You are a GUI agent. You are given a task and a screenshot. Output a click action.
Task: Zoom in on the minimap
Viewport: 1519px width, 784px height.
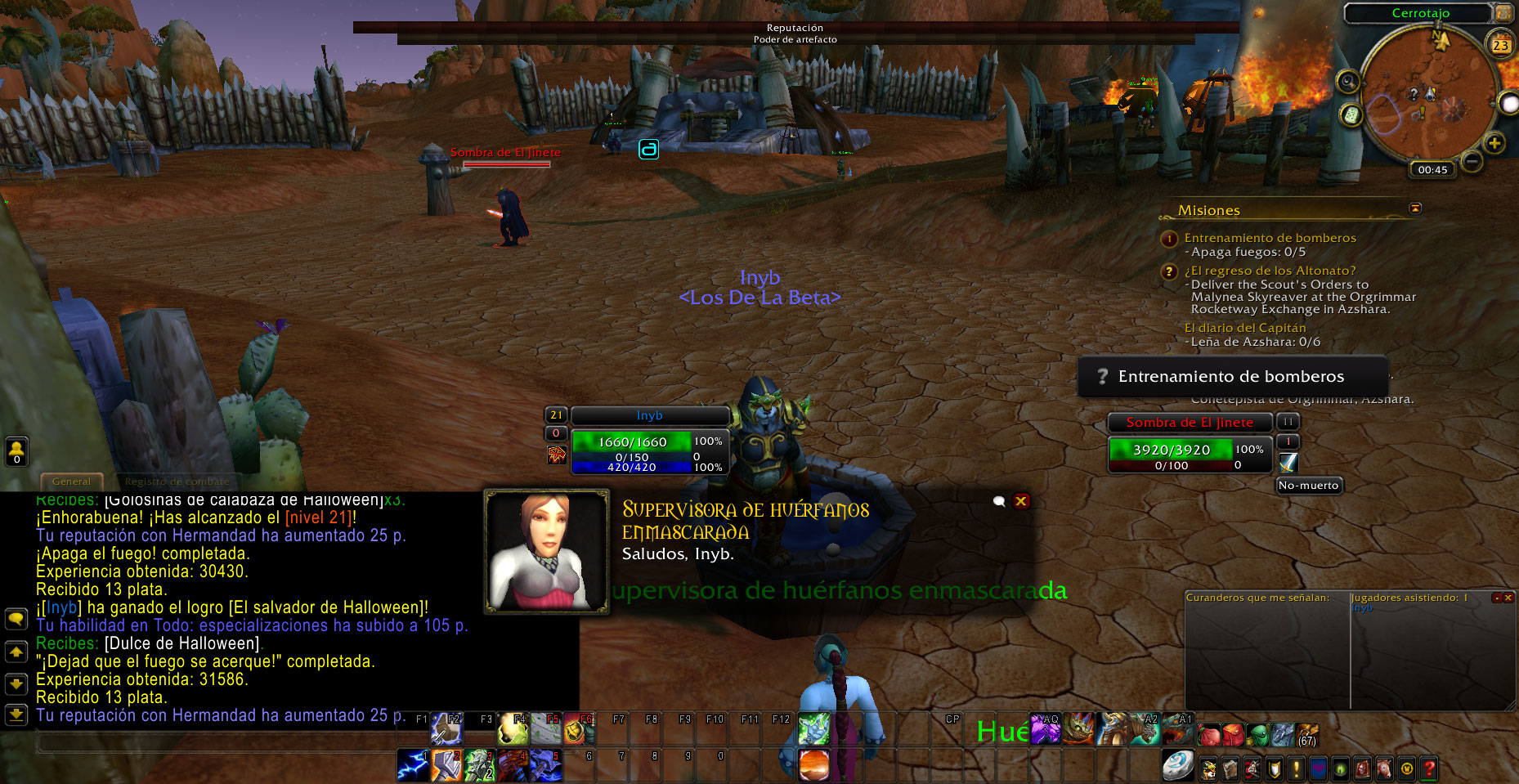click(x=1494, y=144)
